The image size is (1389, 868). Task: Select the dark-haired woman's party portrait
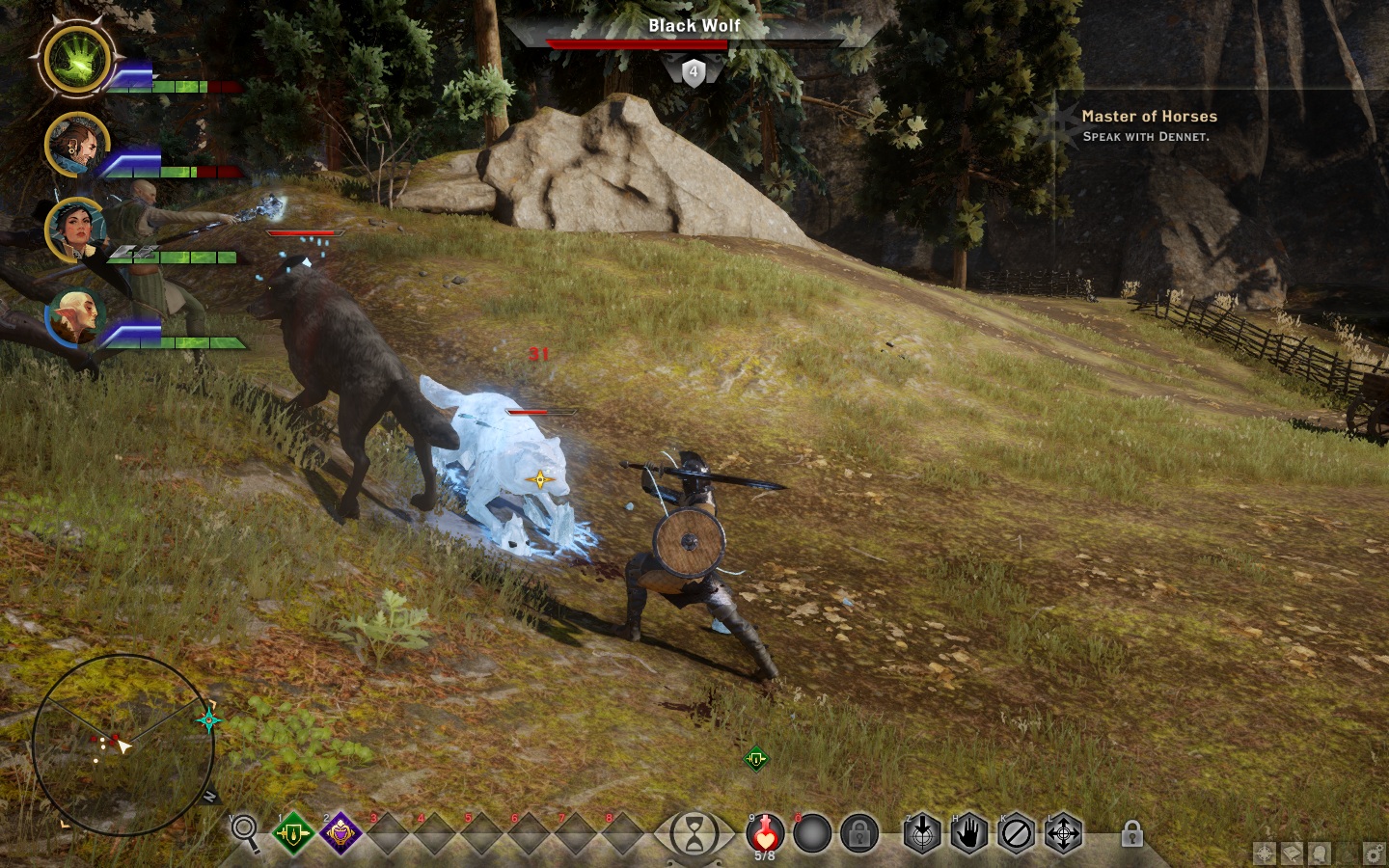point(73,229)
